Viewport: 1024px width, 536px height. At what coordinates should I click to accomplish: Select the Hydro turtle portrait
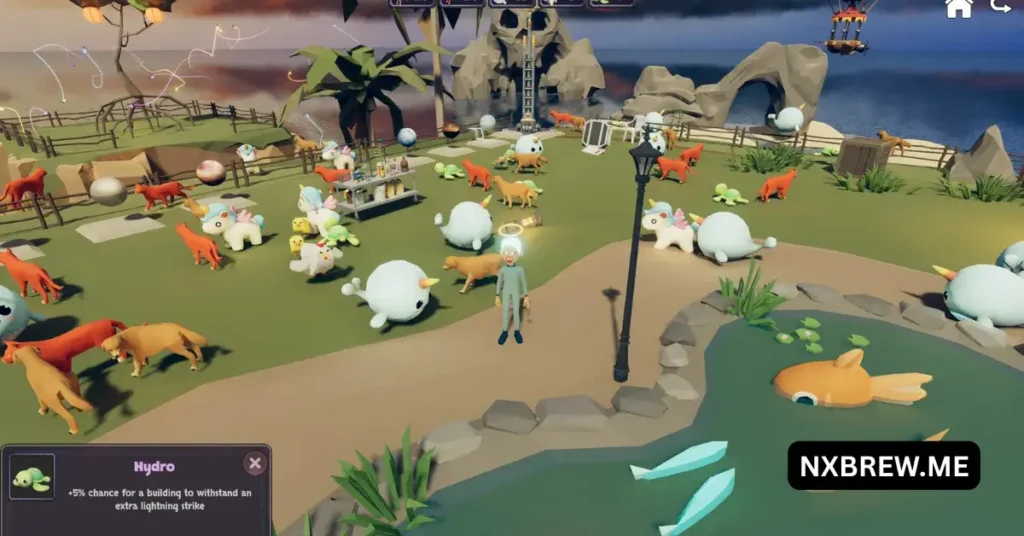(31, 477)
